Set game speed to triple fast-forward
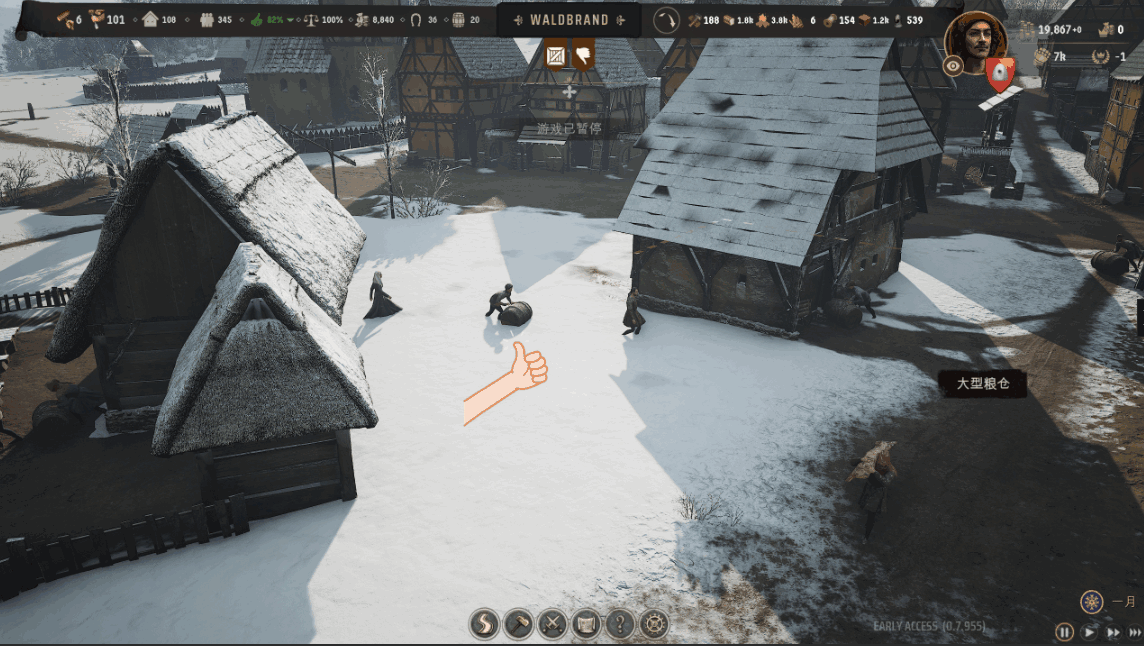The width and height of the screenshot is (1144, 646). pos(1137,632)
